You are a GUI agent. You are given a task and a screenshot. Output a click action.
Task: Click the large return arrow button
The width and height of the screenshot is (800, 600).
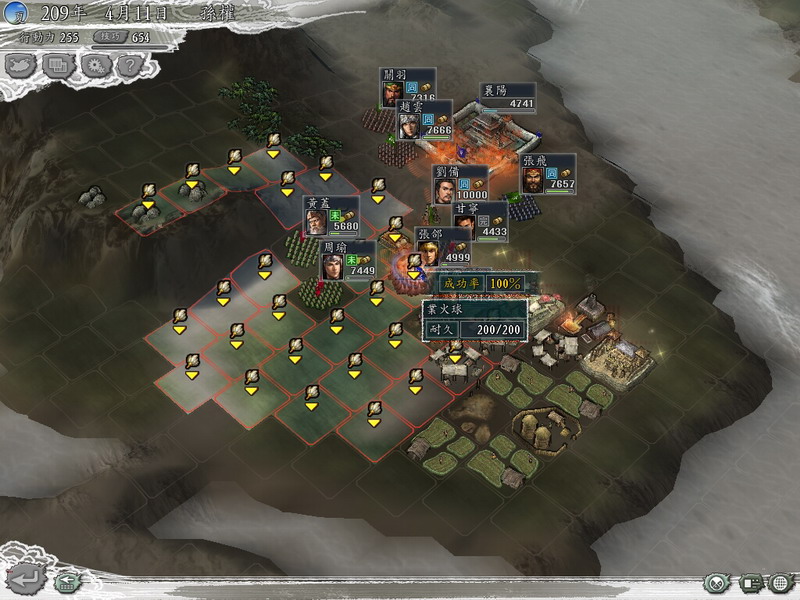click(x=27, y=578)
